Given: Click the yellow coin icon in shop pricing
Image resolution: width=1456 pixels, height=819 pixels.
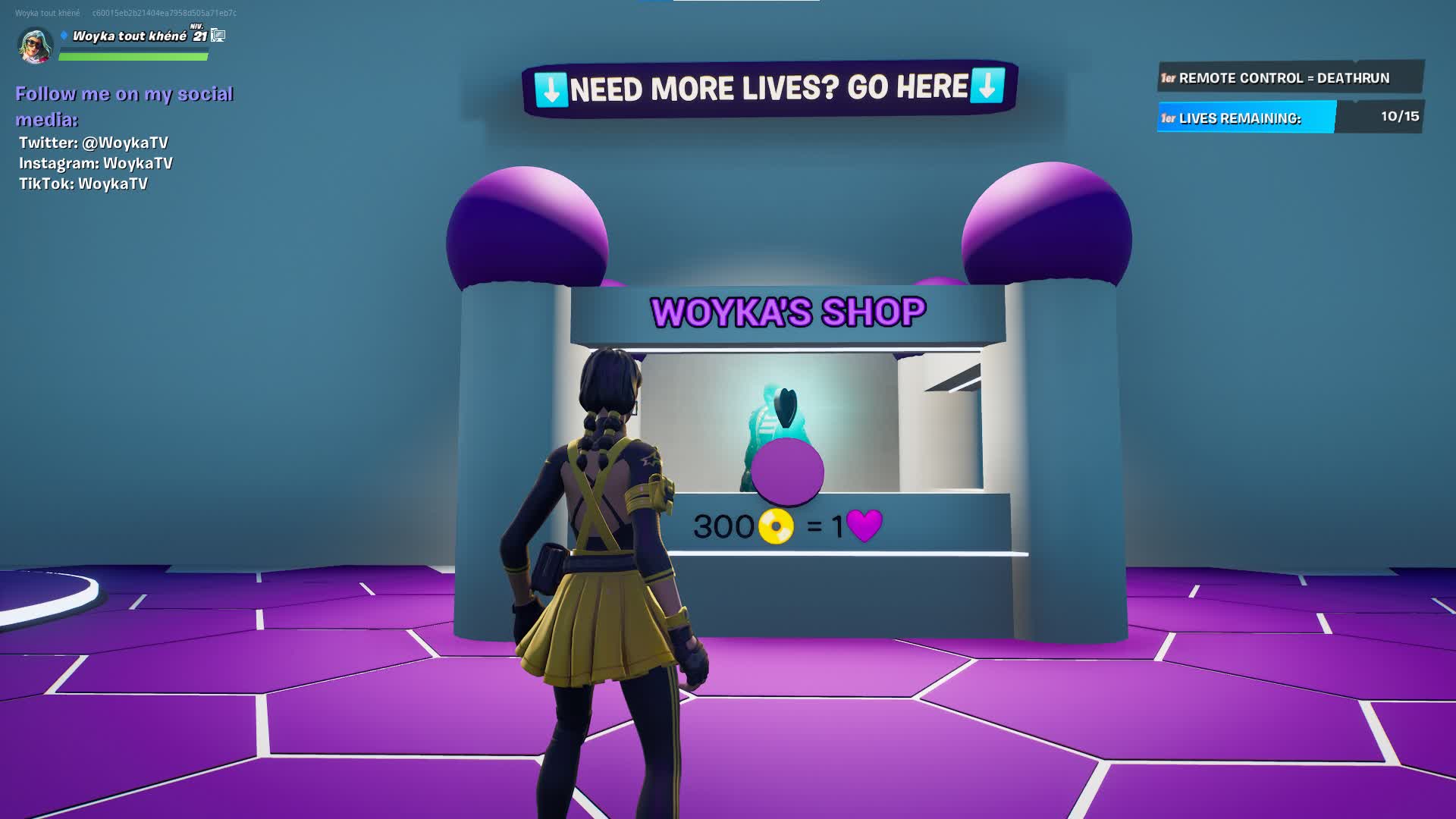Looking at the screenshot, I should click(775, 524).
